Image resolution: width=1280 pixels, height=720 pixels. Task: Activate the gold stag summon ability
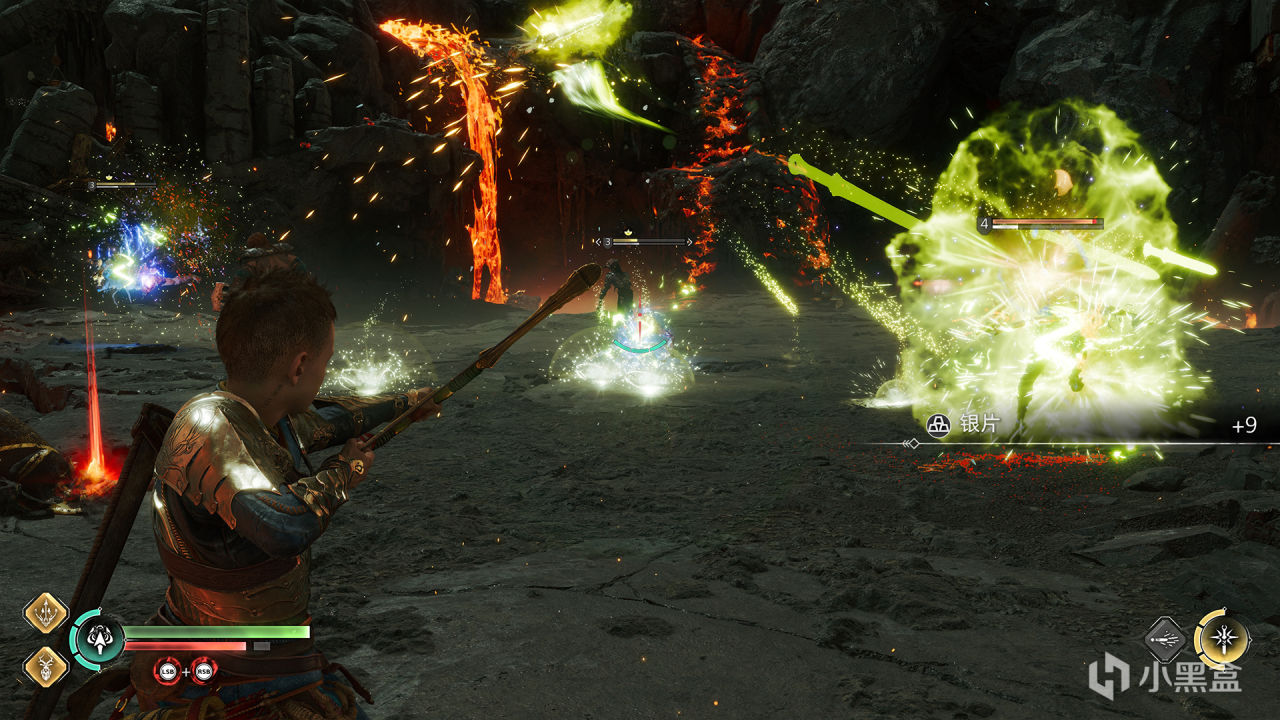45,665
